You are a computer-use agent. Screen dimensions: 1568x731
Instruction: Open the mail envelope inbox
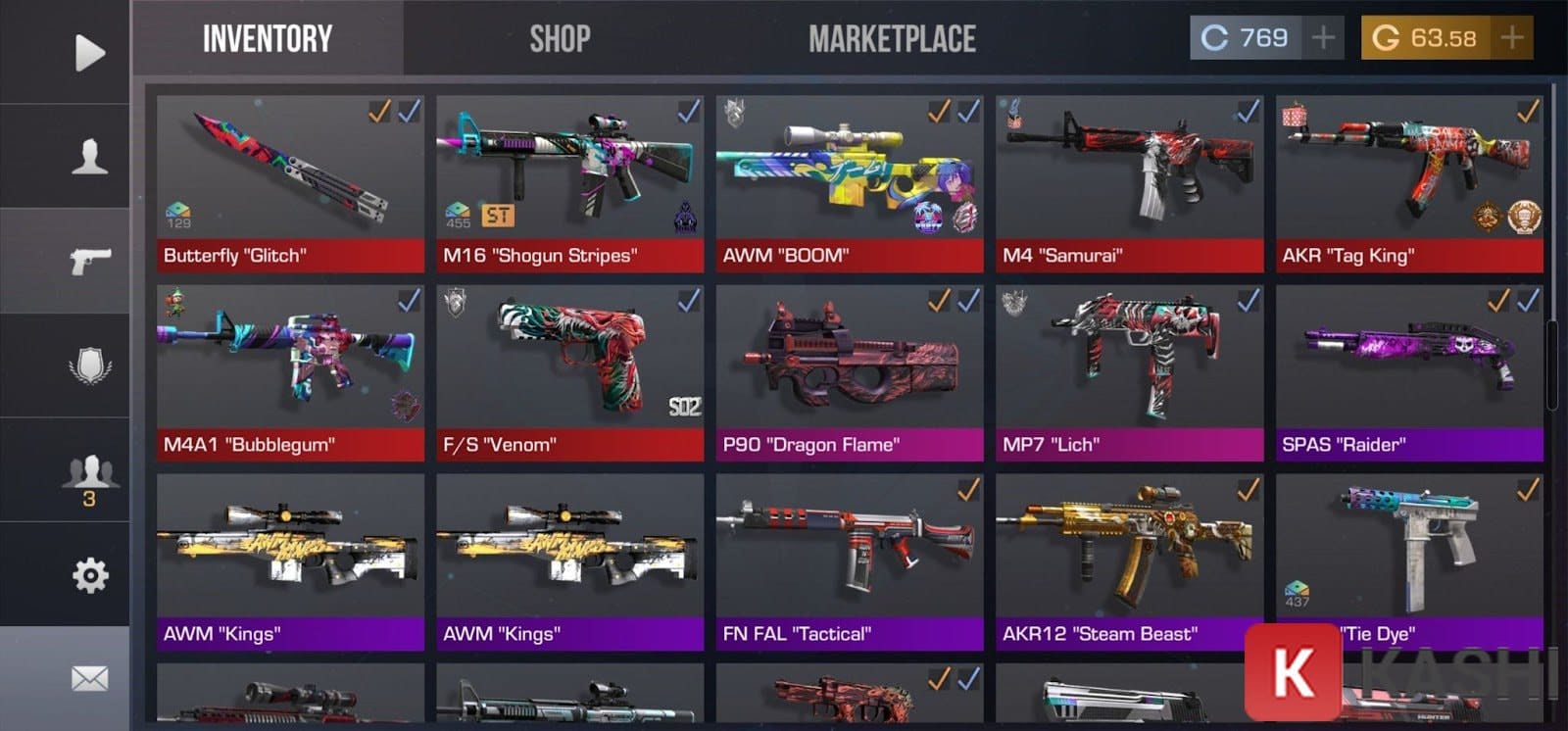click(x=89, y=678)
